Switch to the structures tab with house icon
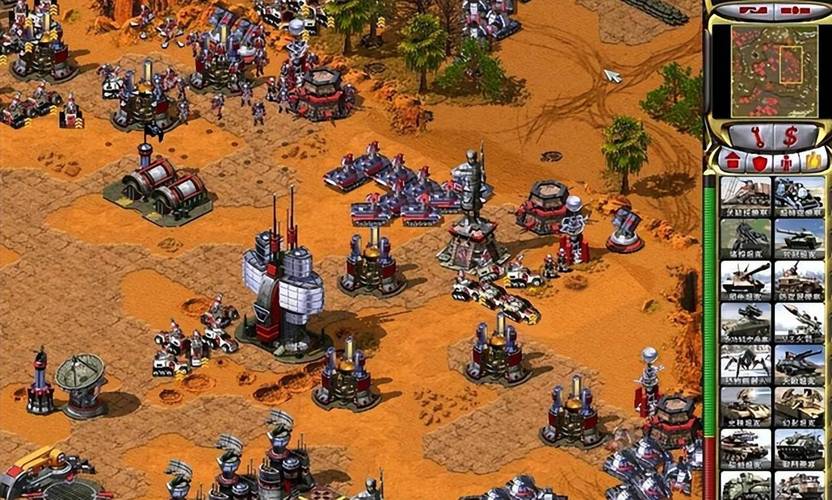Image resolution: width=832 pixels, height=500 pixels. click(x=732, y=161)
